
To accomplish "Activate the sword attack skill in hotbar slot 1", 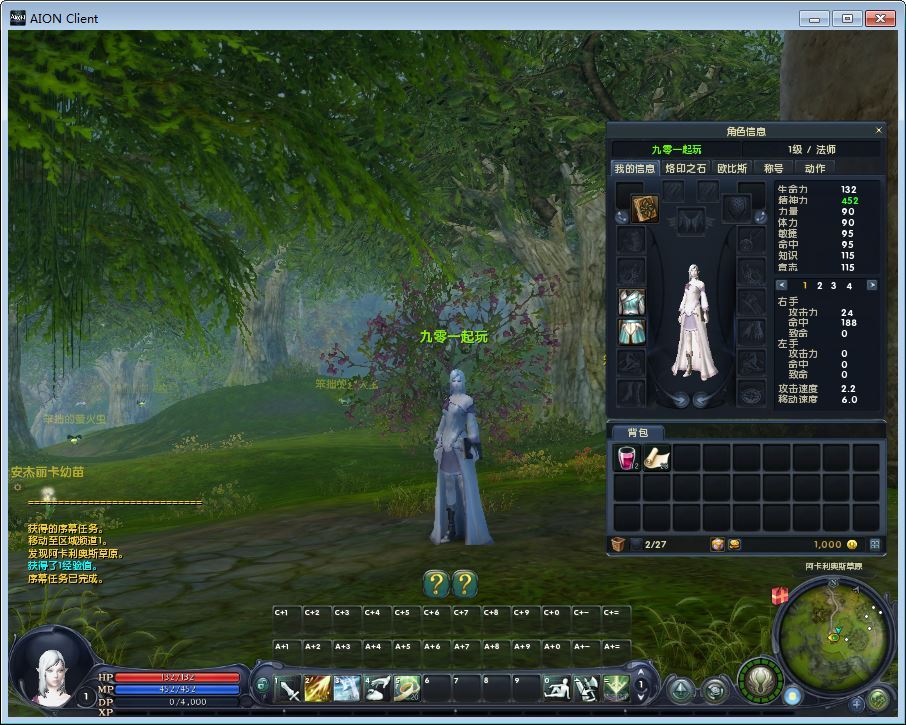I will pyautogui.click(x=289, y=688).
